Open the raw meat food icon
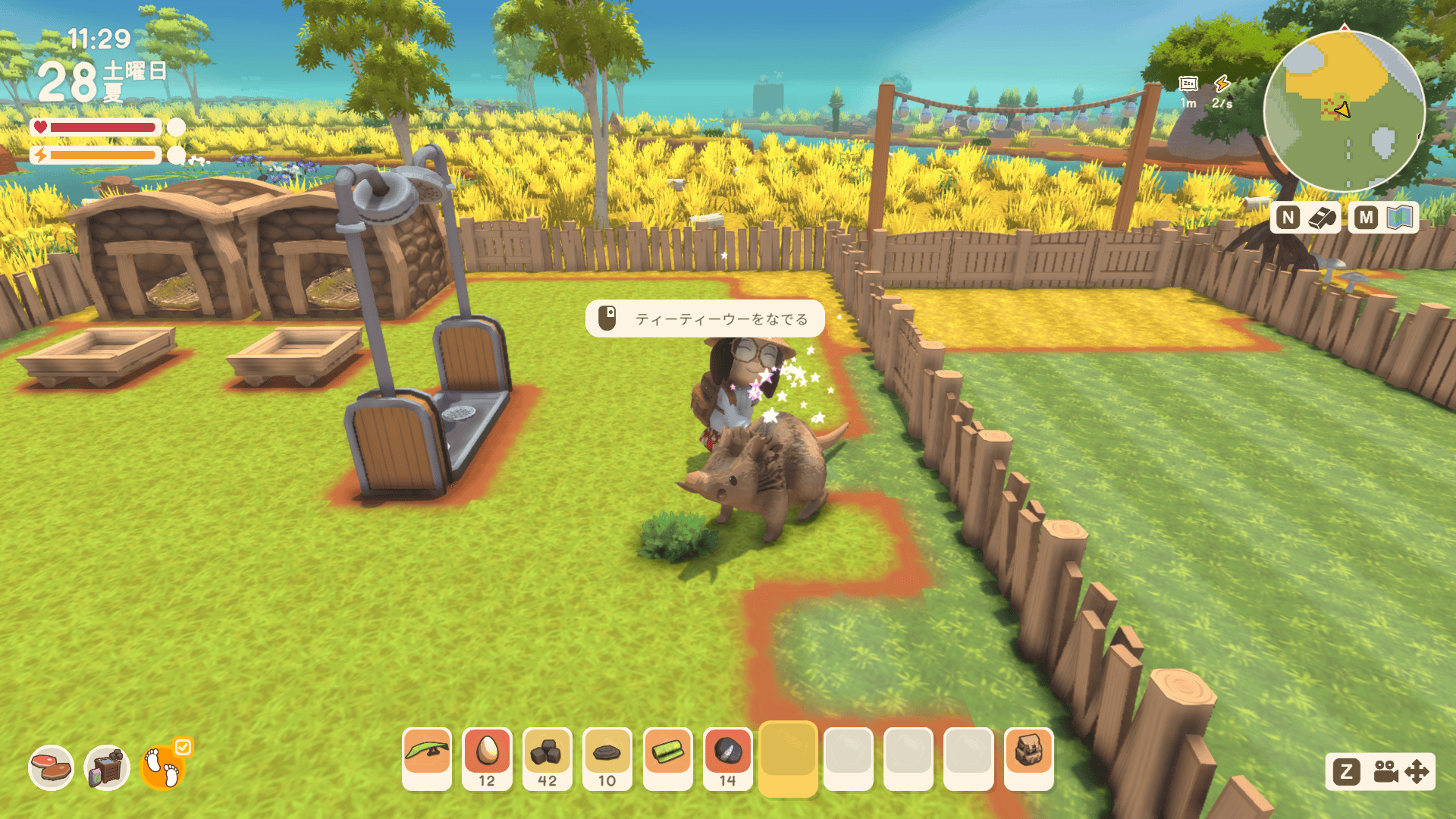The image size is (1456, 819). [x=52, y=767]
